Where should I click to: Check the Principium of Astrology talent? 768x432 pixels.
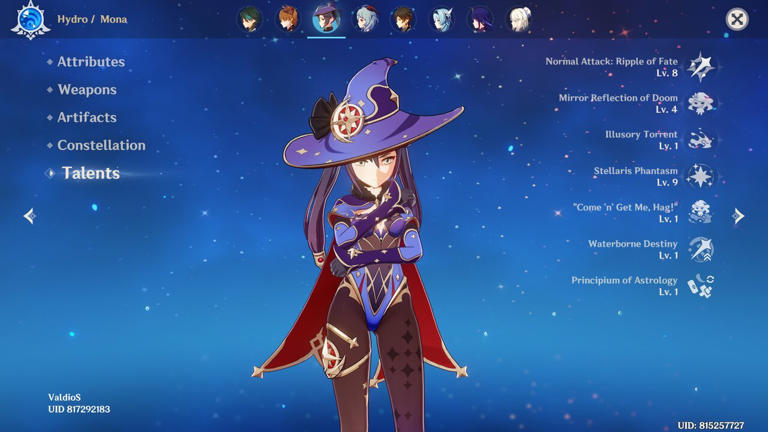click(700, 286)
